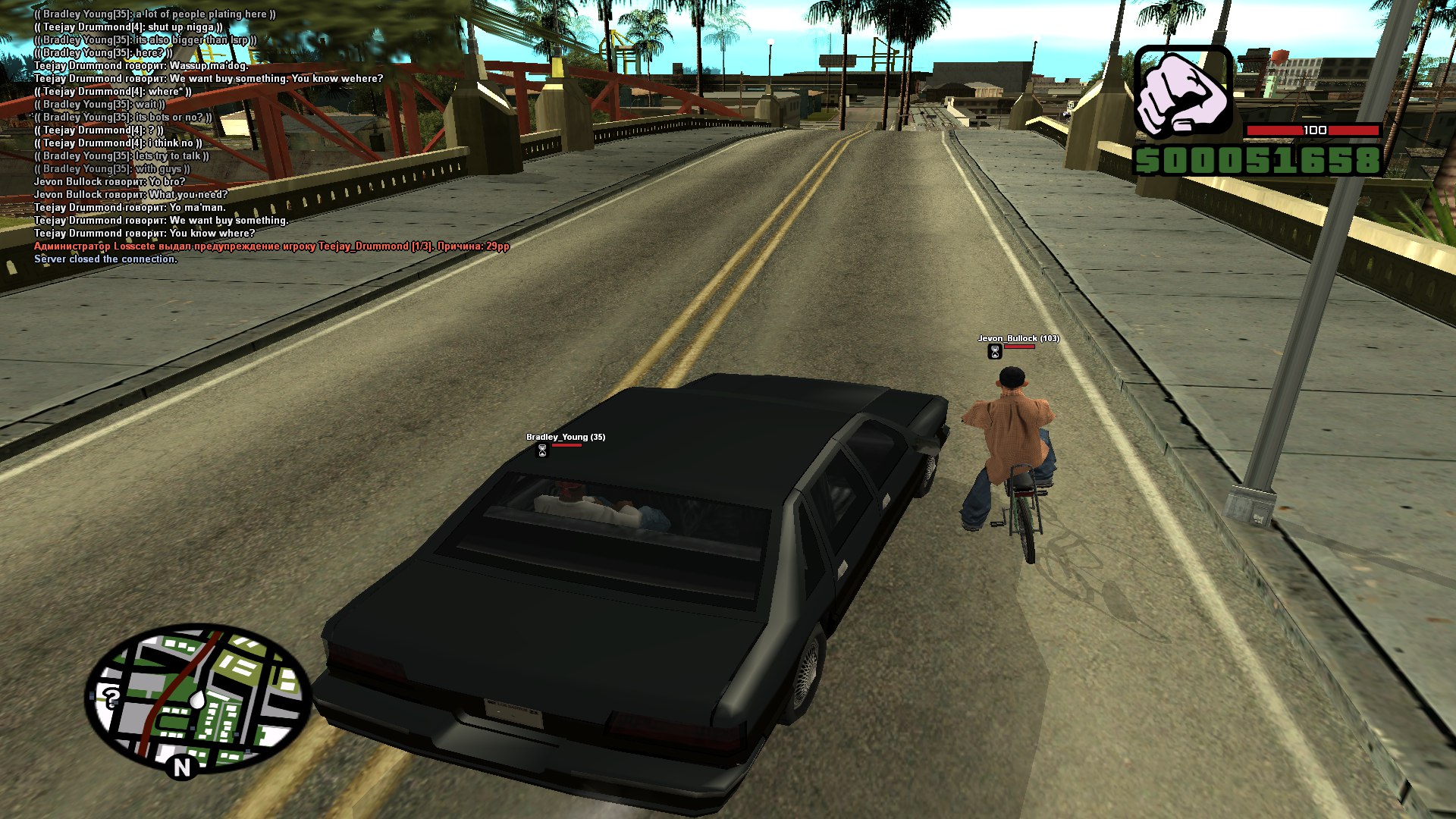
Task: Select the Bradley_Young player nametag
Action: tap(565, 437)
